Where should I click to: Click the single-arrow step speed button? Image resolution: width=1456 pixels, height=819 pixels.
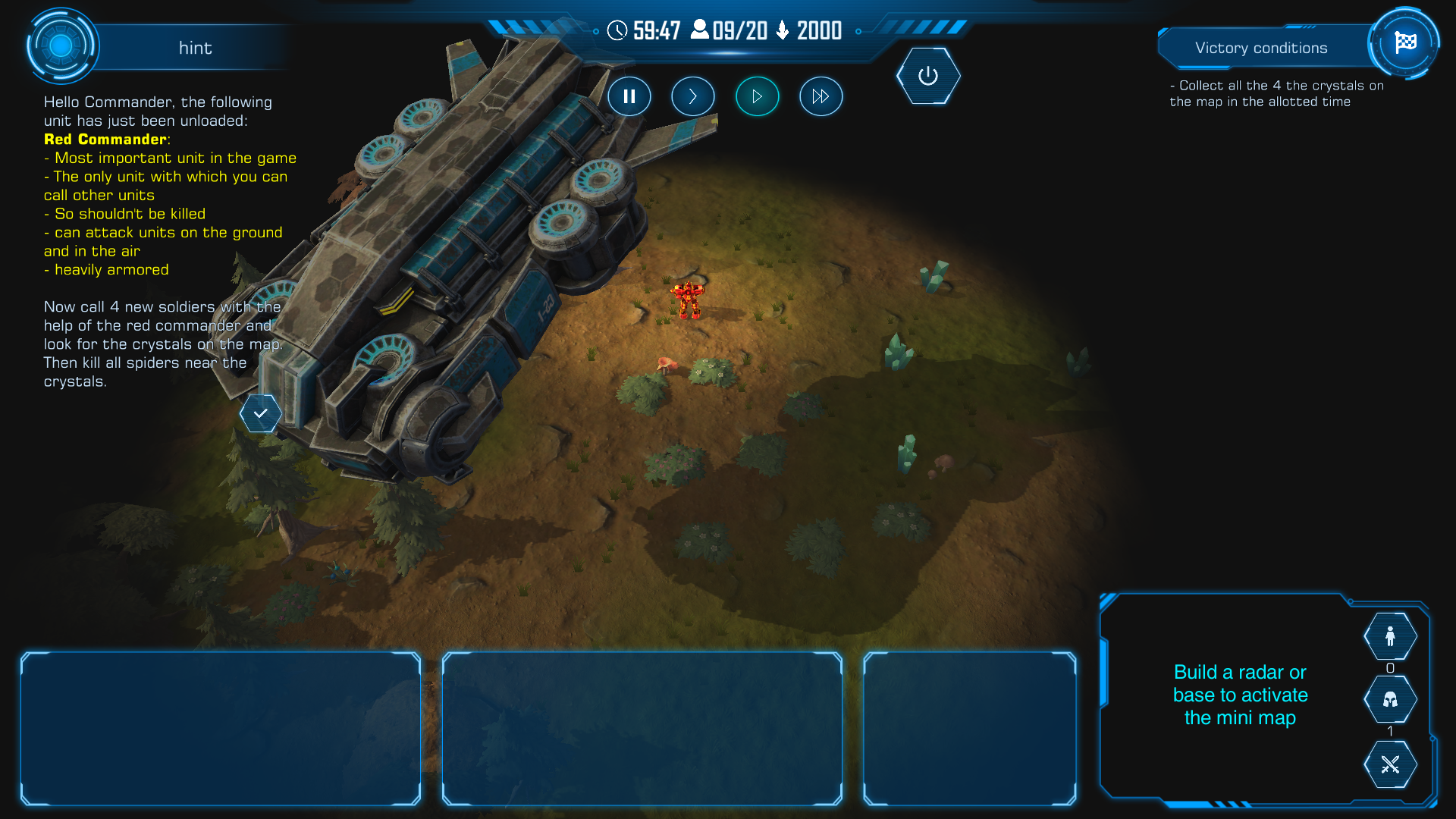coord(692,96)
